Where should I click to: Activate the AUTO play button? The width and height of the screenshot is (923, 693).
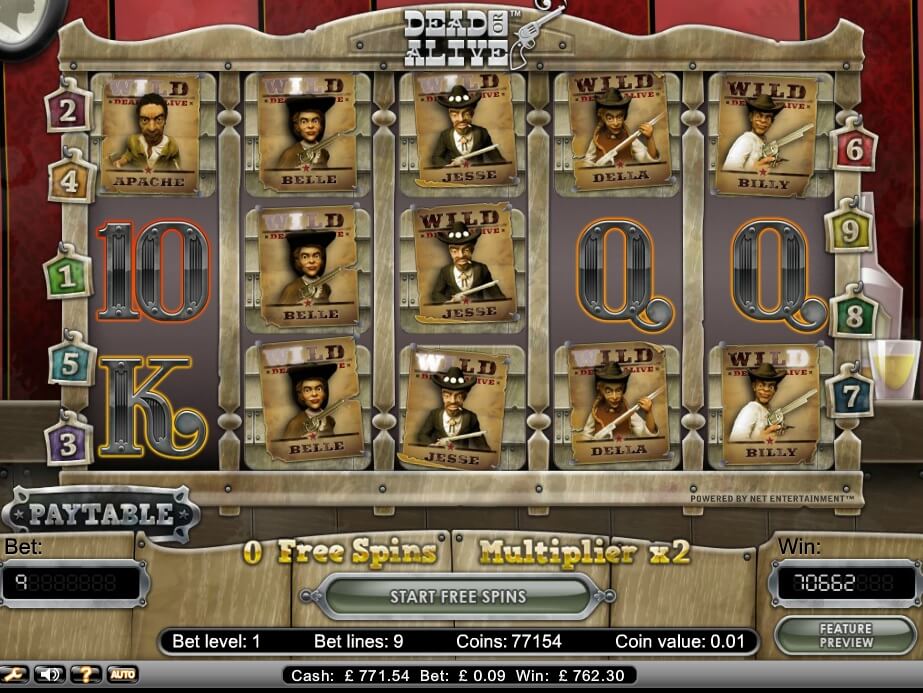click(x=122, y=675)
